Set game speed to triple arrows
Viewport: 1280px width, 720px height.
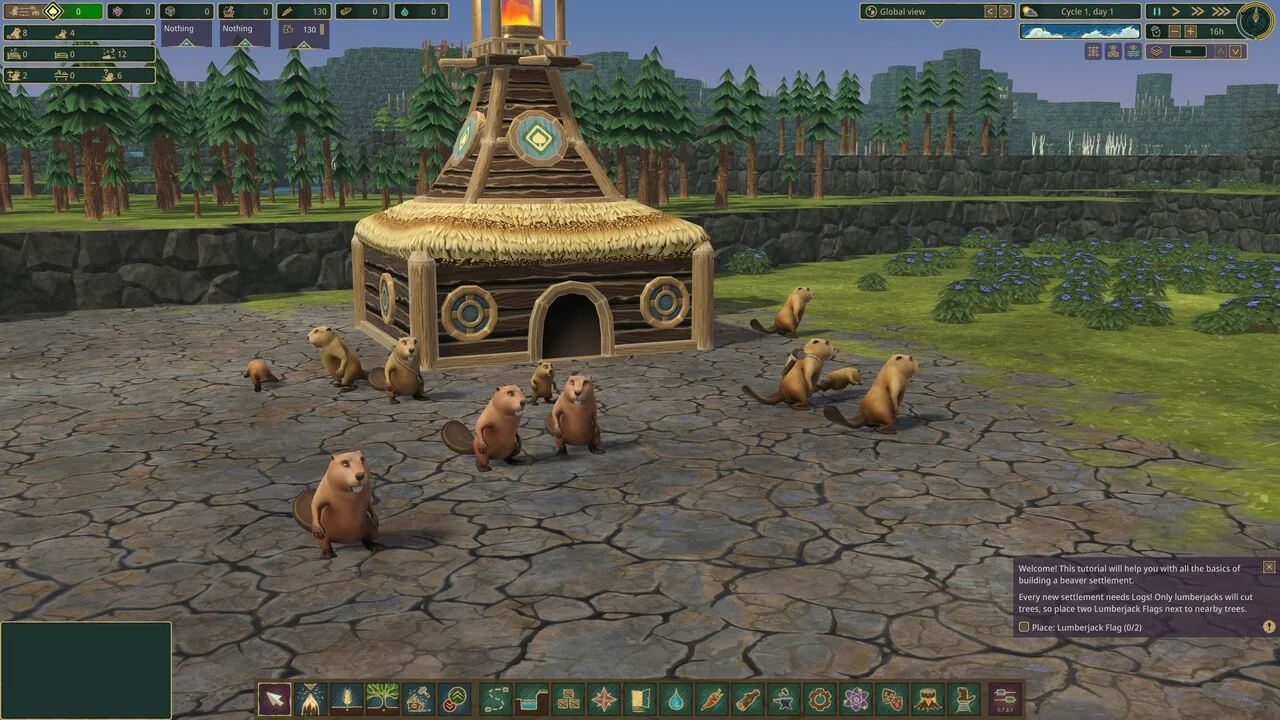[x=1221, y=12]
